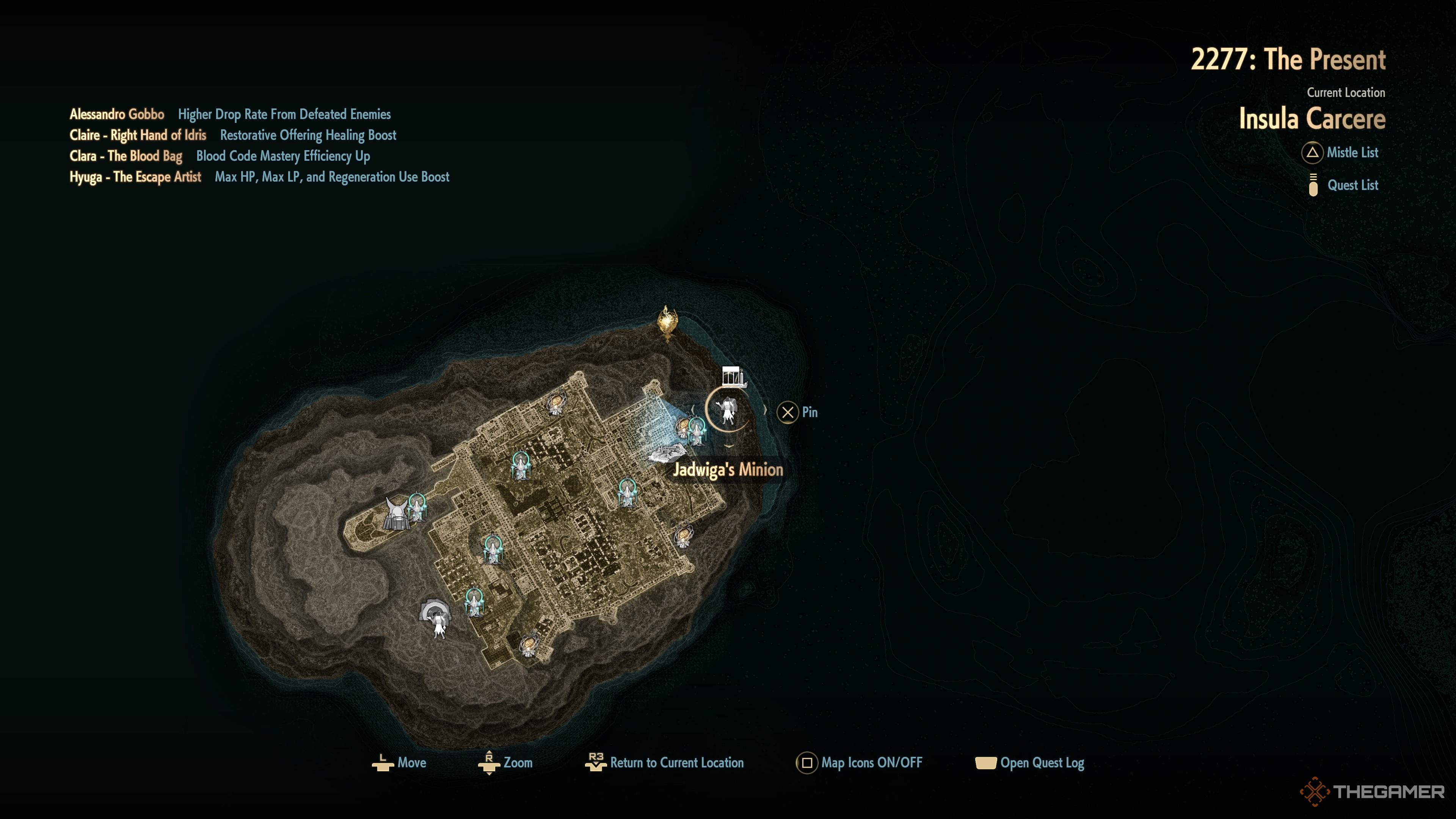Select the white pillared building map icon
This screenshot has height=819, width=1456.
(x=733, y=377)
